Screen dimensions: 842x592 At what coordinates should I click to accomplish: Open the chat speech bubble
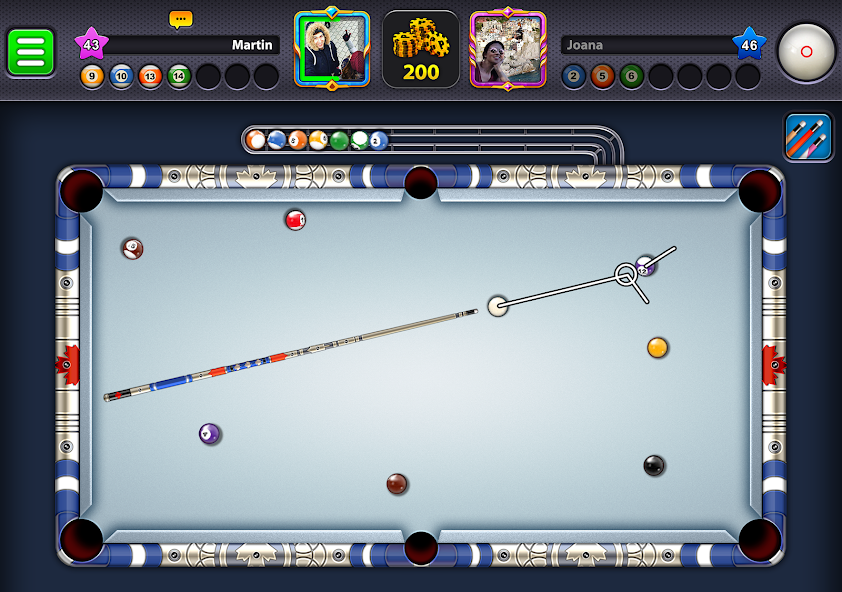181,19
